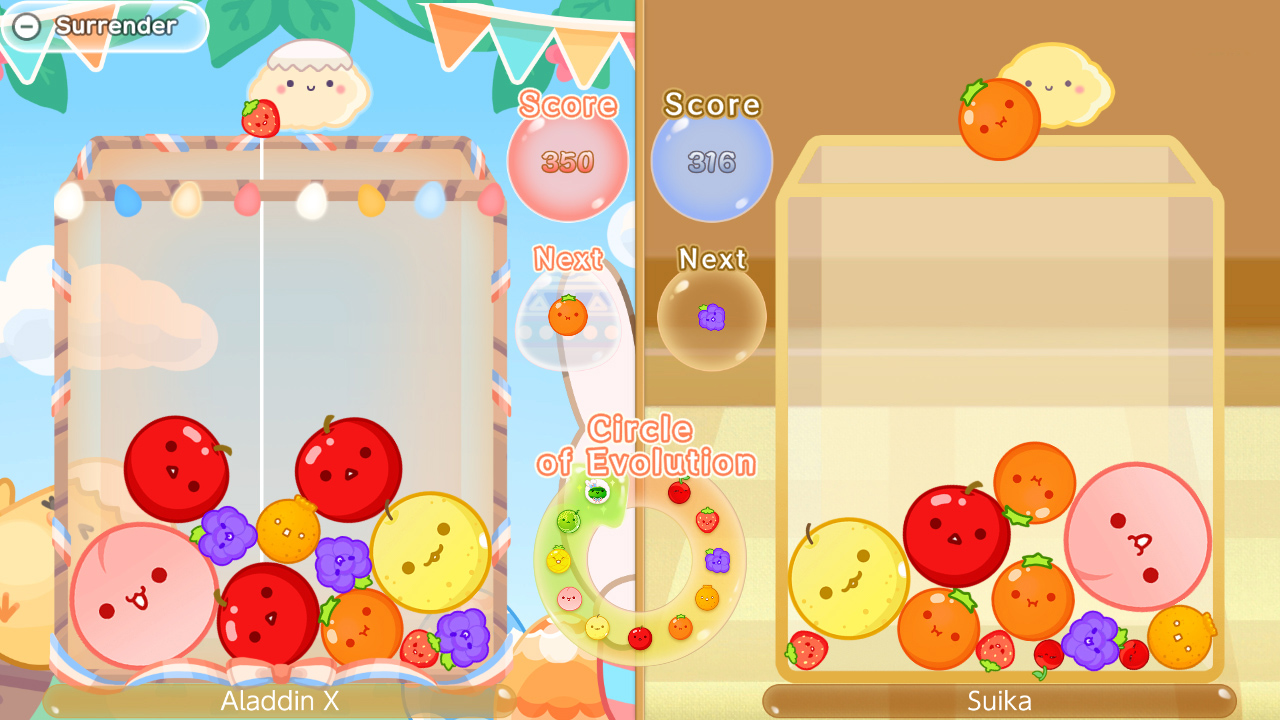The width and height of the screenshot is (1280, 720).
Task: Click the apple icon at the evolution circle's bottom
Action: pyautogui.click(x=639, y=636)
